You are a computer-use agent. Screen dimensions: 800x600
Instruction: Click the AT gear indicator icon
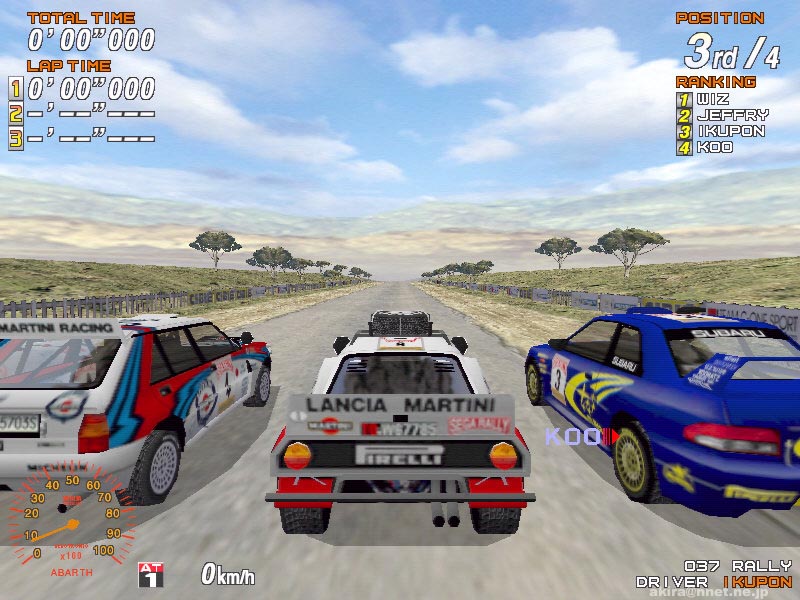click(150, 573)
